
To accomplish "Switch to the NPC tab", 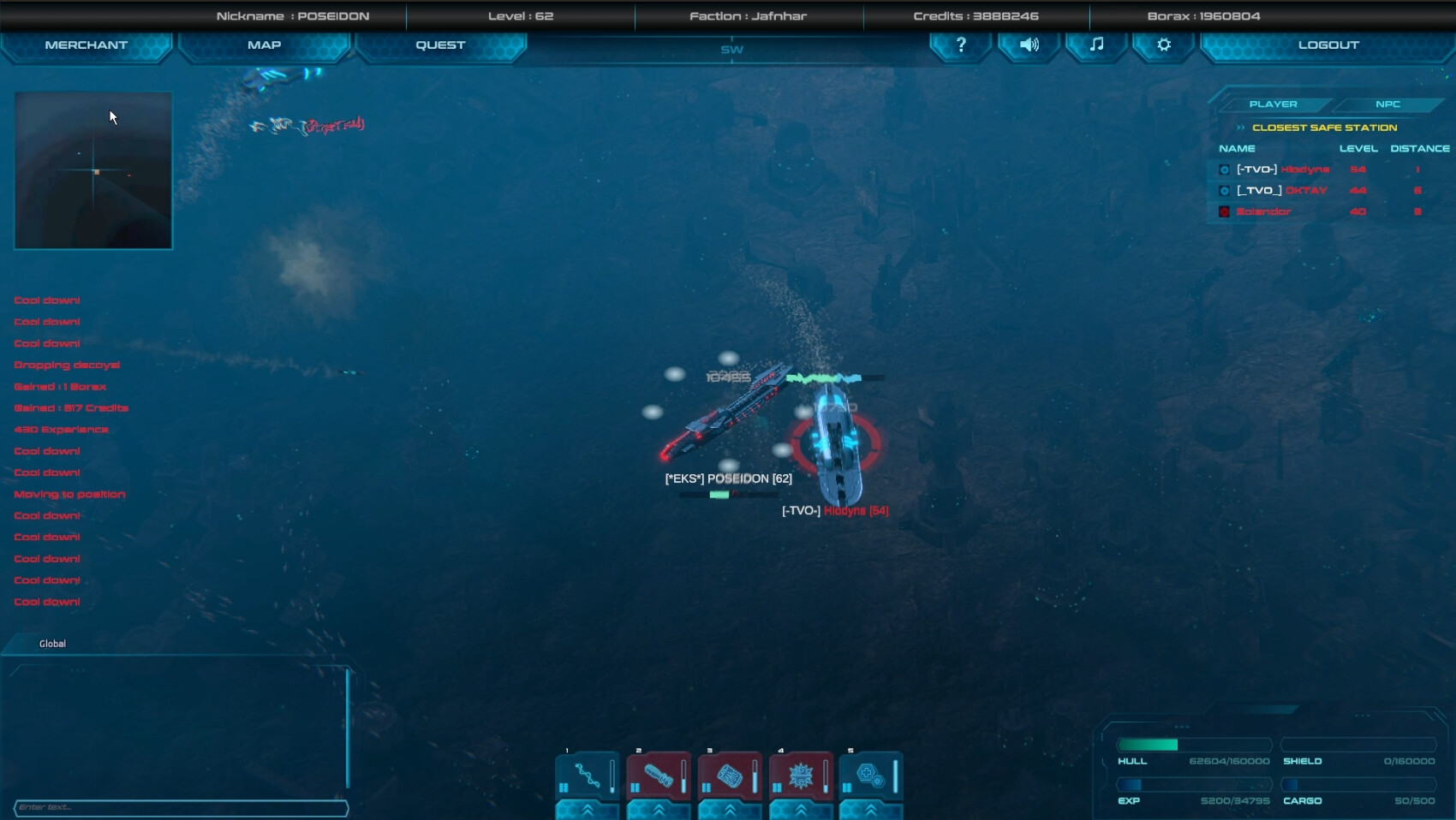I will click(x=1387, y=104).
